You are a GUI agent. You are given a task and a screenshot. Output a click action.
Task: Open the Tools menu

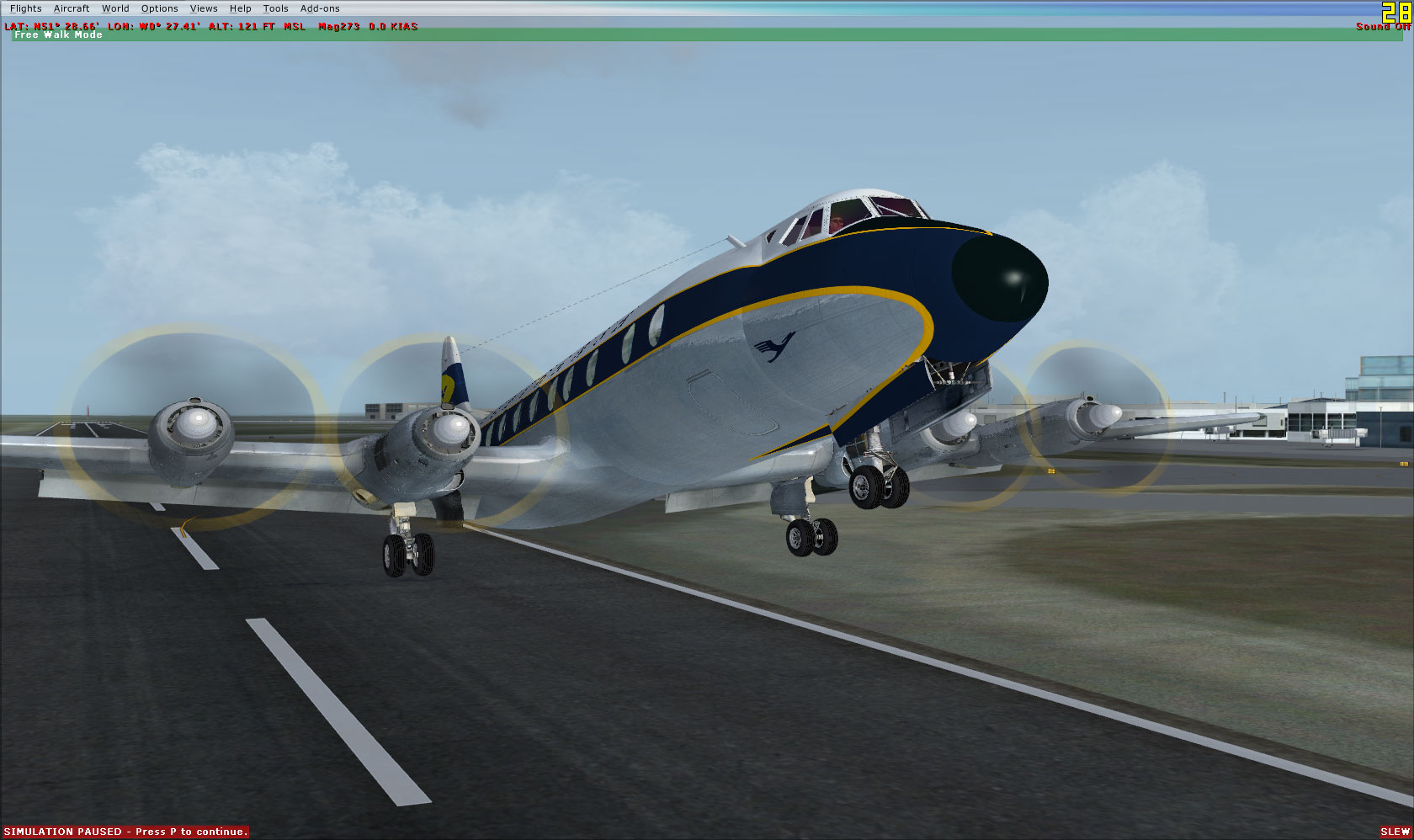[x=275, y=8]
